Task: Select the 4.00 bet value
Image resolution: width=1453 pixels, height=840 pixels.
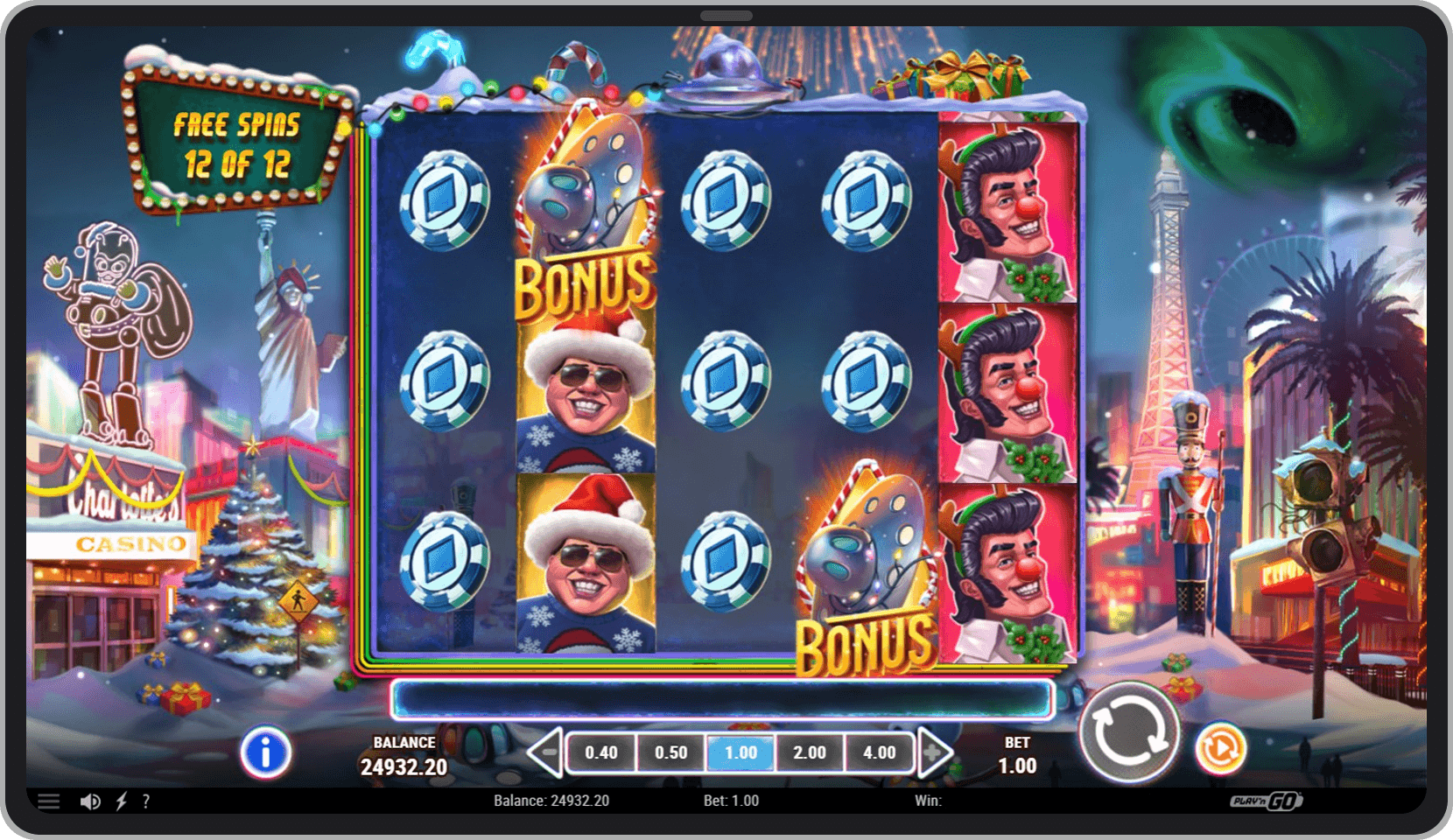Action: 880,752
